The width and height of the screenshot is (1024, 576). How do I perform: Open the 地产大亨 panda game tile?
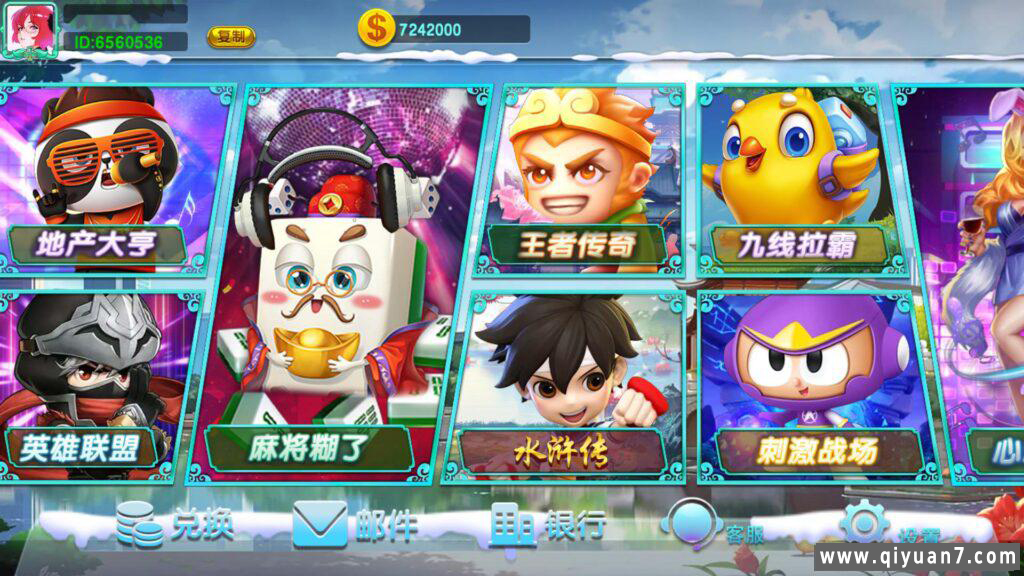(110, 180)
